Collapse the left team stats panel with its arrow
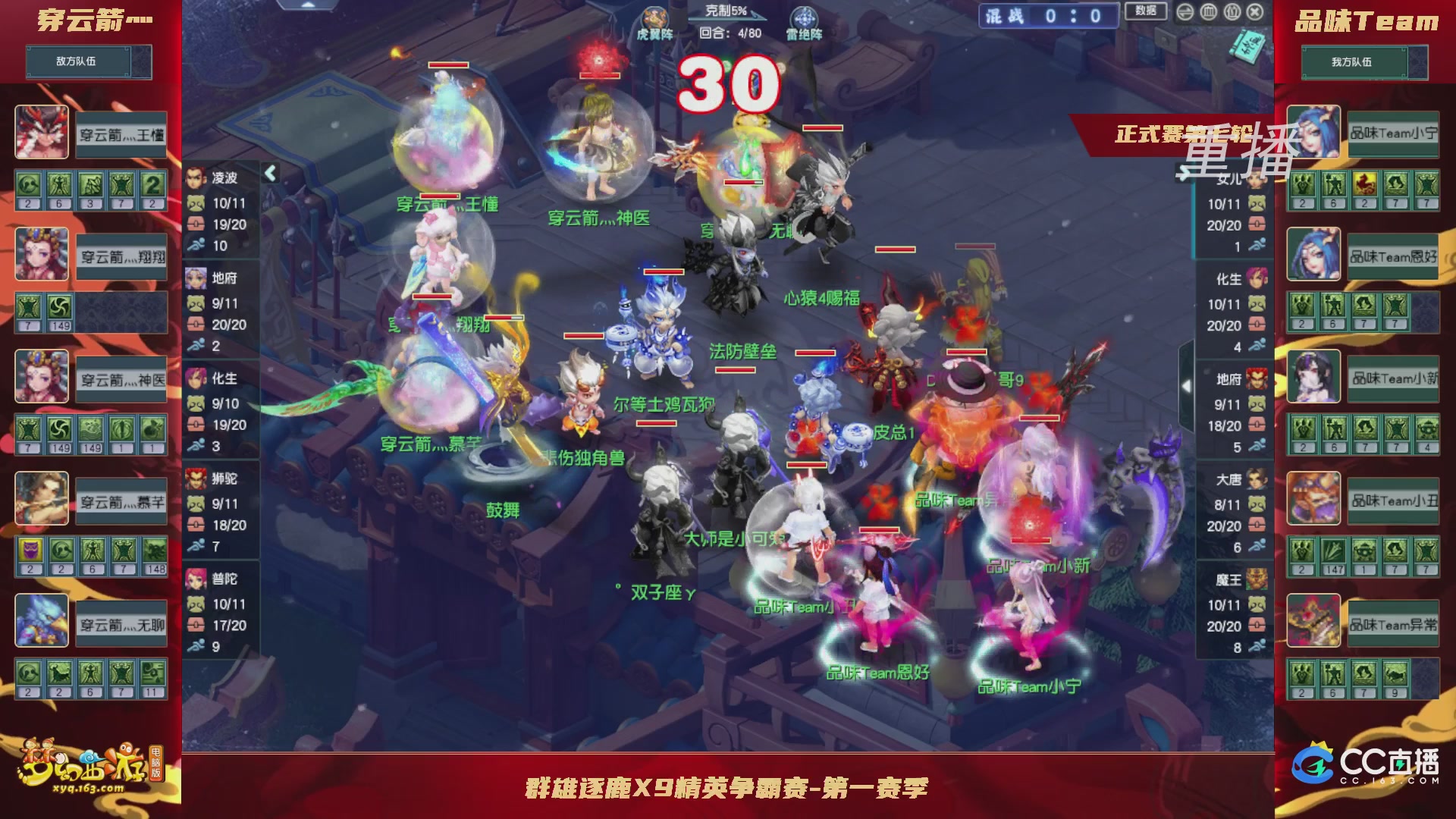Viewport: 1456px width, 819px height. click(x=270, y=173)
